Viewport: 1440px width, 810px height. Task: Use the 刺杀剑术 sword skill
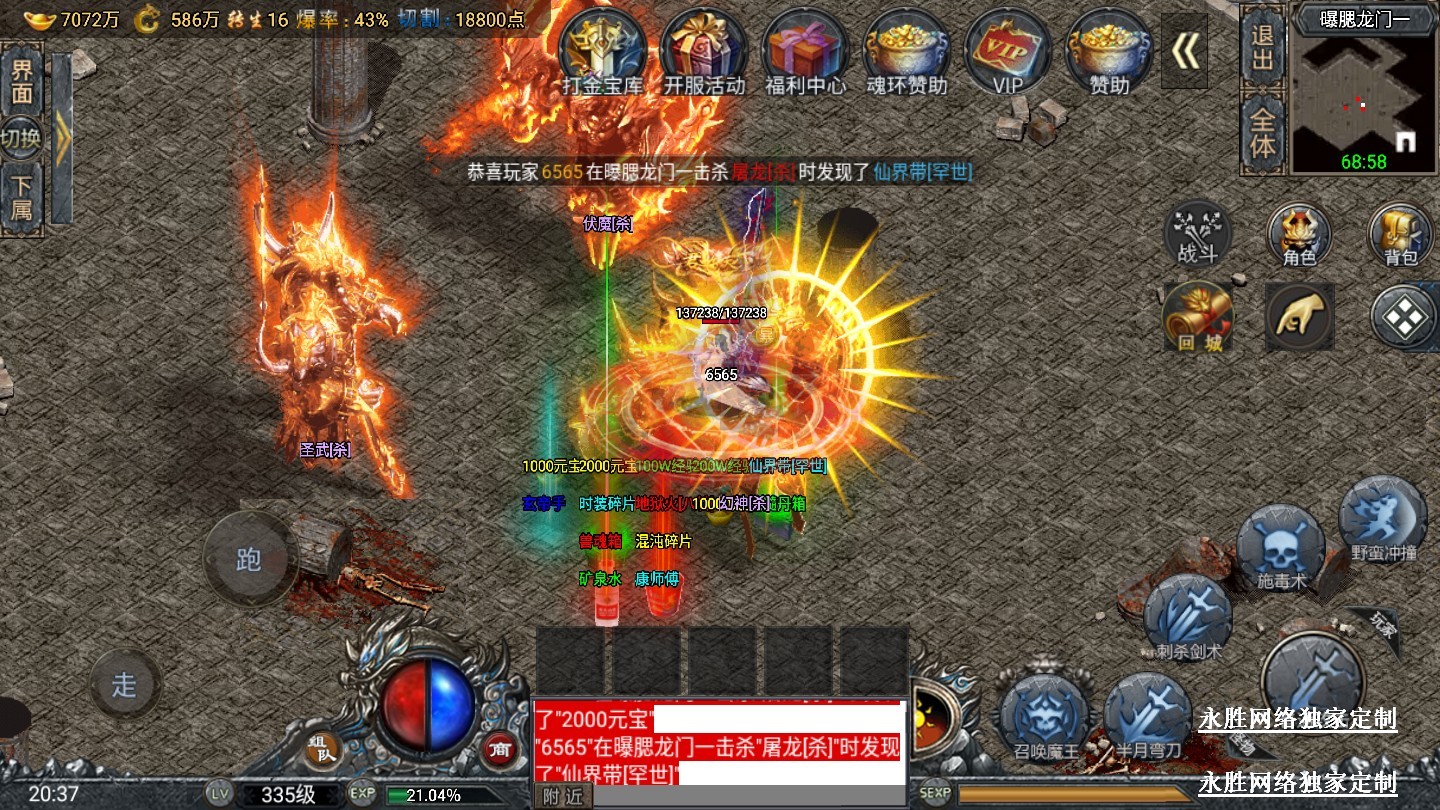tap(1188, 619)
